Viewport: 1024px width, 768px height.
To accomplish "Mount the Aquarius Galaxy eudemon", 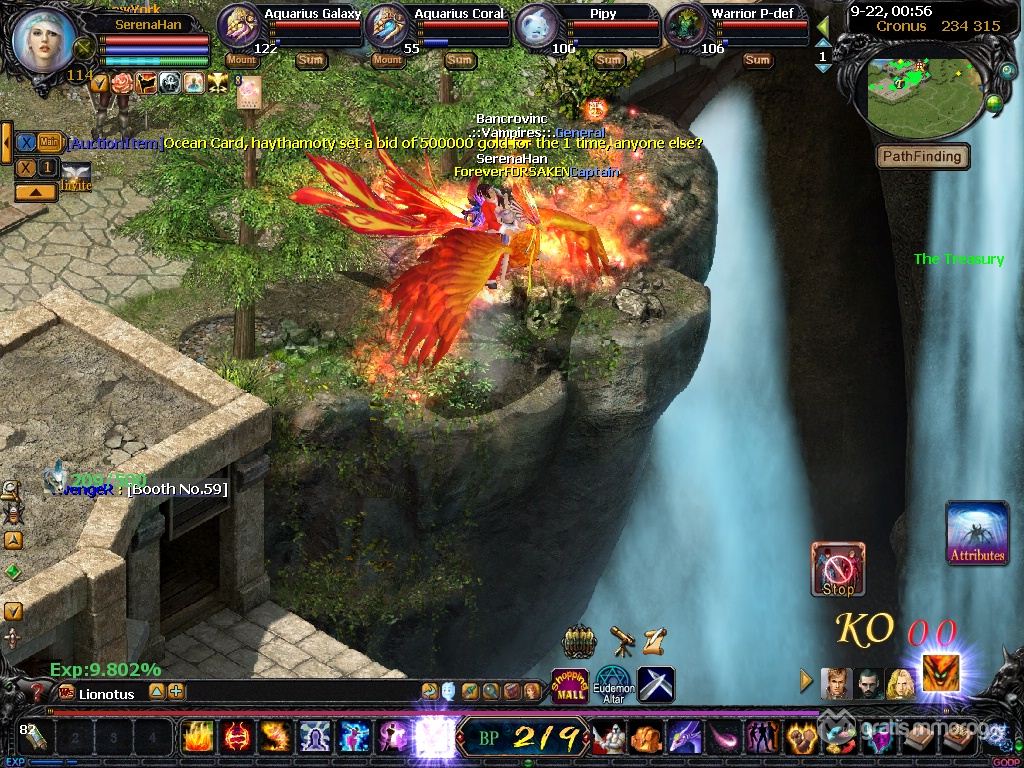I will click(x=242, y=60).
